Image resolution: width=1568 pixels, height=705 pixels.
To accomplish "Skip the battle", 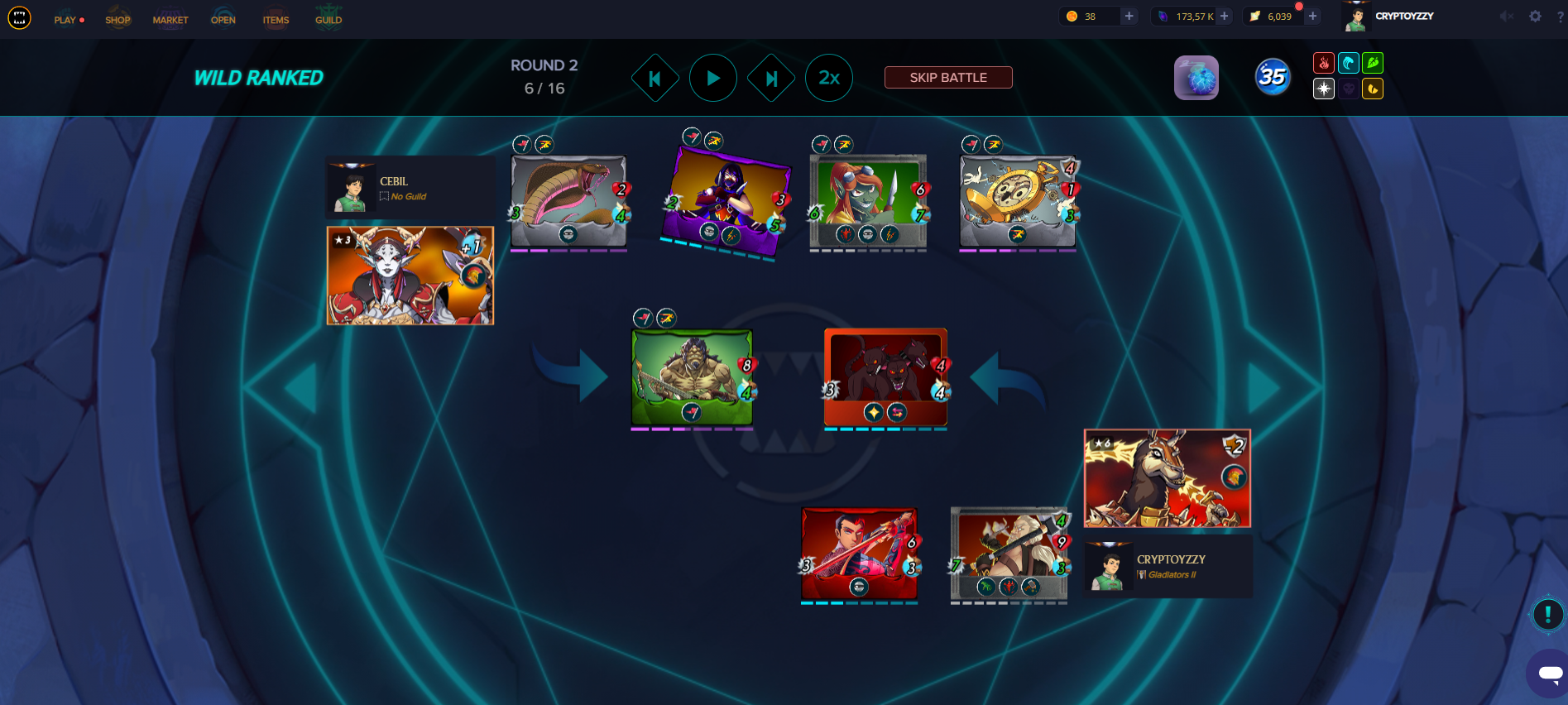I will [x=948, y=78].
